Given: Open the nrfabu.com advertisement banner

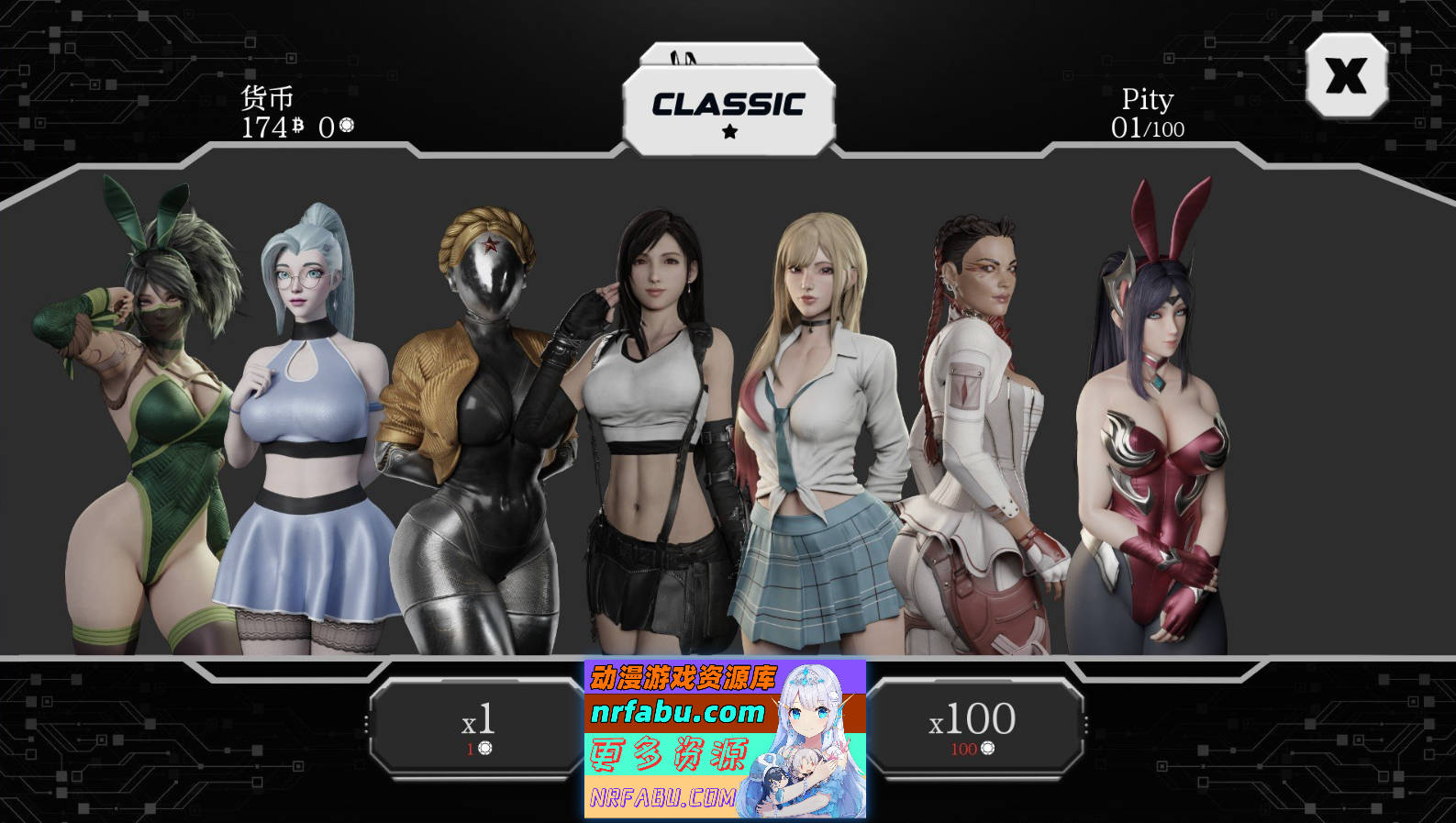Looking at the screenshot, I should click(725, 739).
